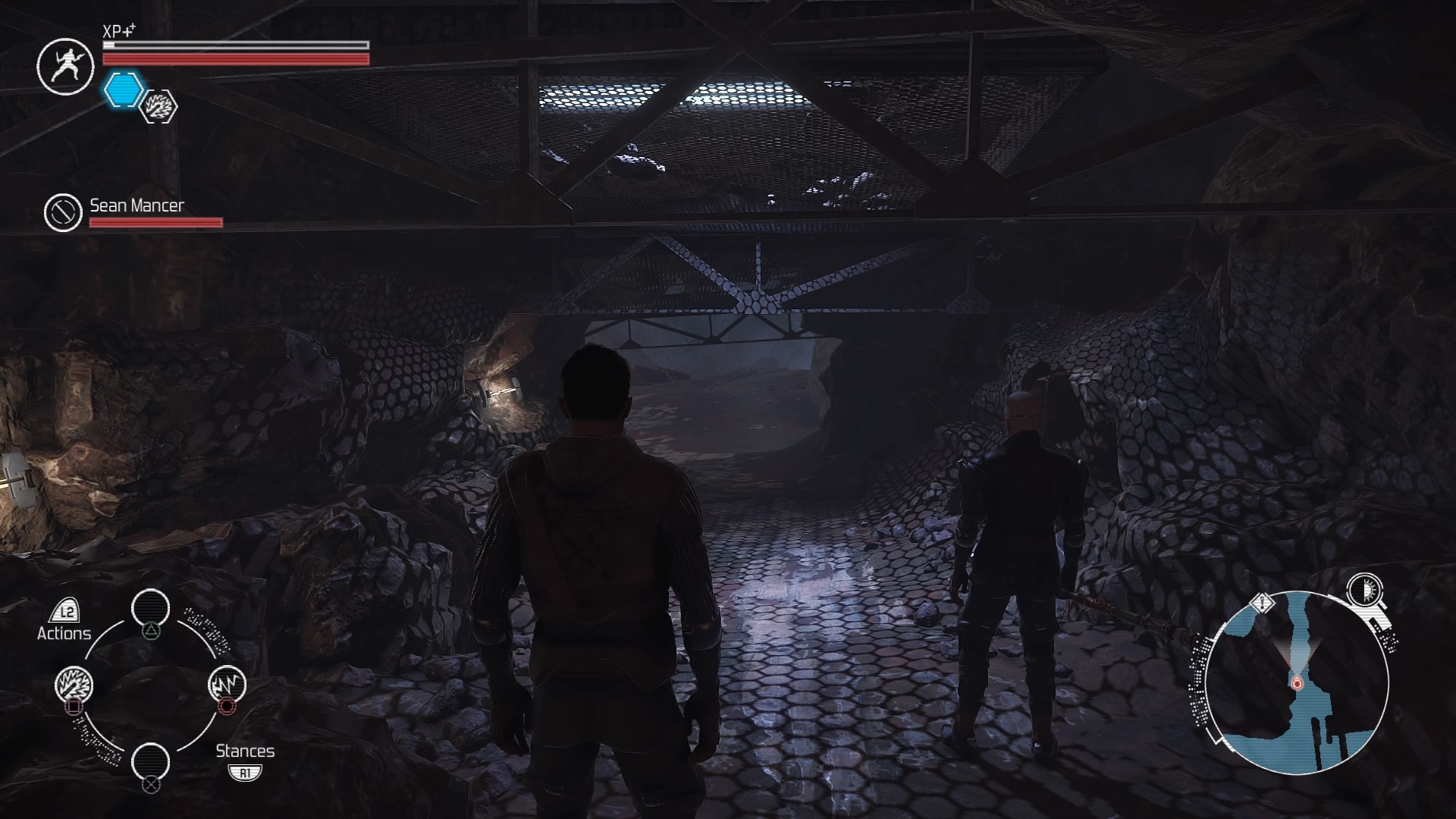The image size is (1456, 819).
Task: Click the glowing blue hexagon charge icon
Action: 123,89
